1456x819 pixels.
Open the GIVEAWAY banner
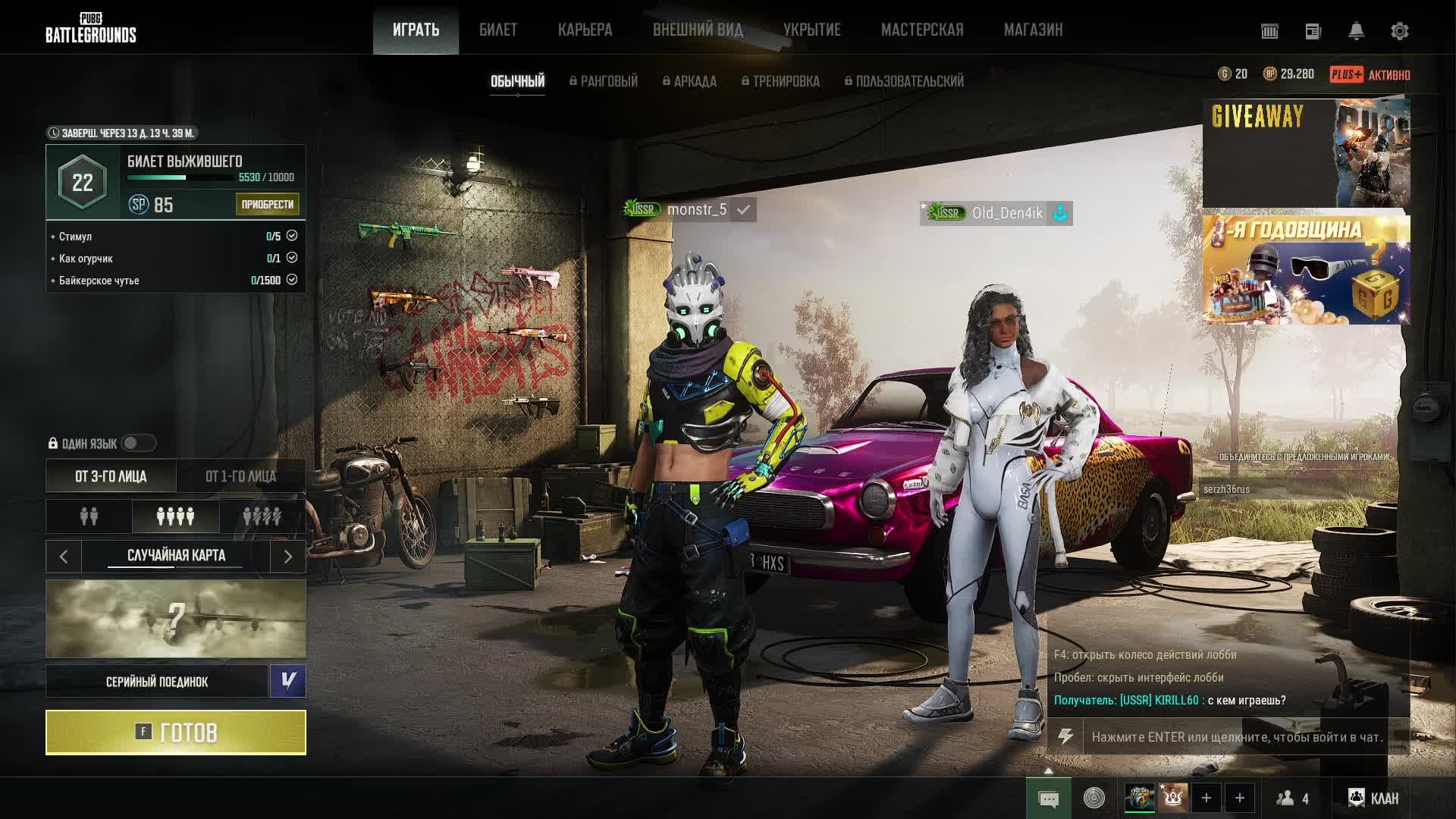pyautogui.click(x=1306, y=152)
